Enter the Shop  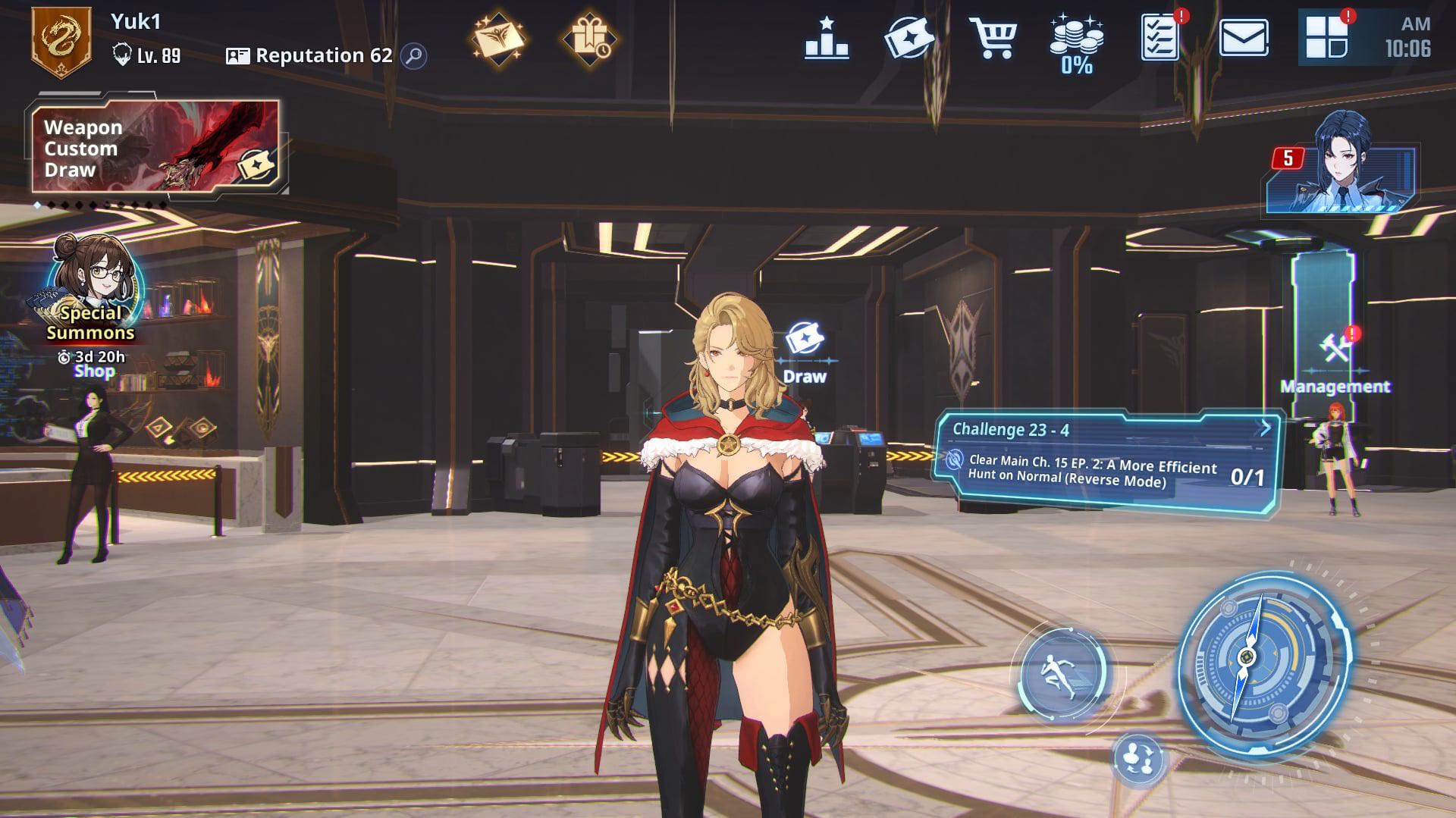point(95,371)
